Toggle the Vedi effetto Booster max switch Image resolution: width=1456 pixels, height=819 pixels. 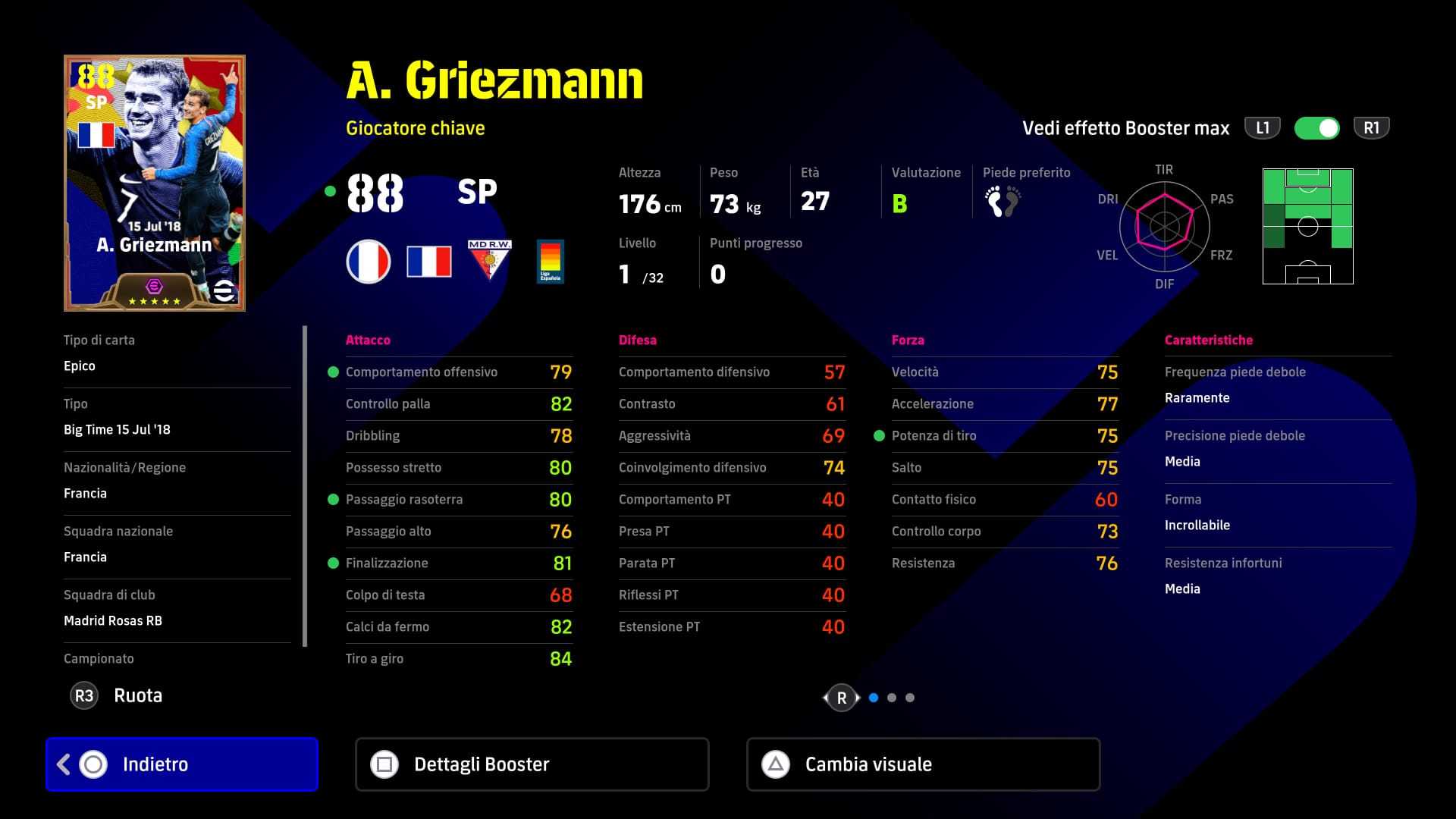(x=1317, y=128)
